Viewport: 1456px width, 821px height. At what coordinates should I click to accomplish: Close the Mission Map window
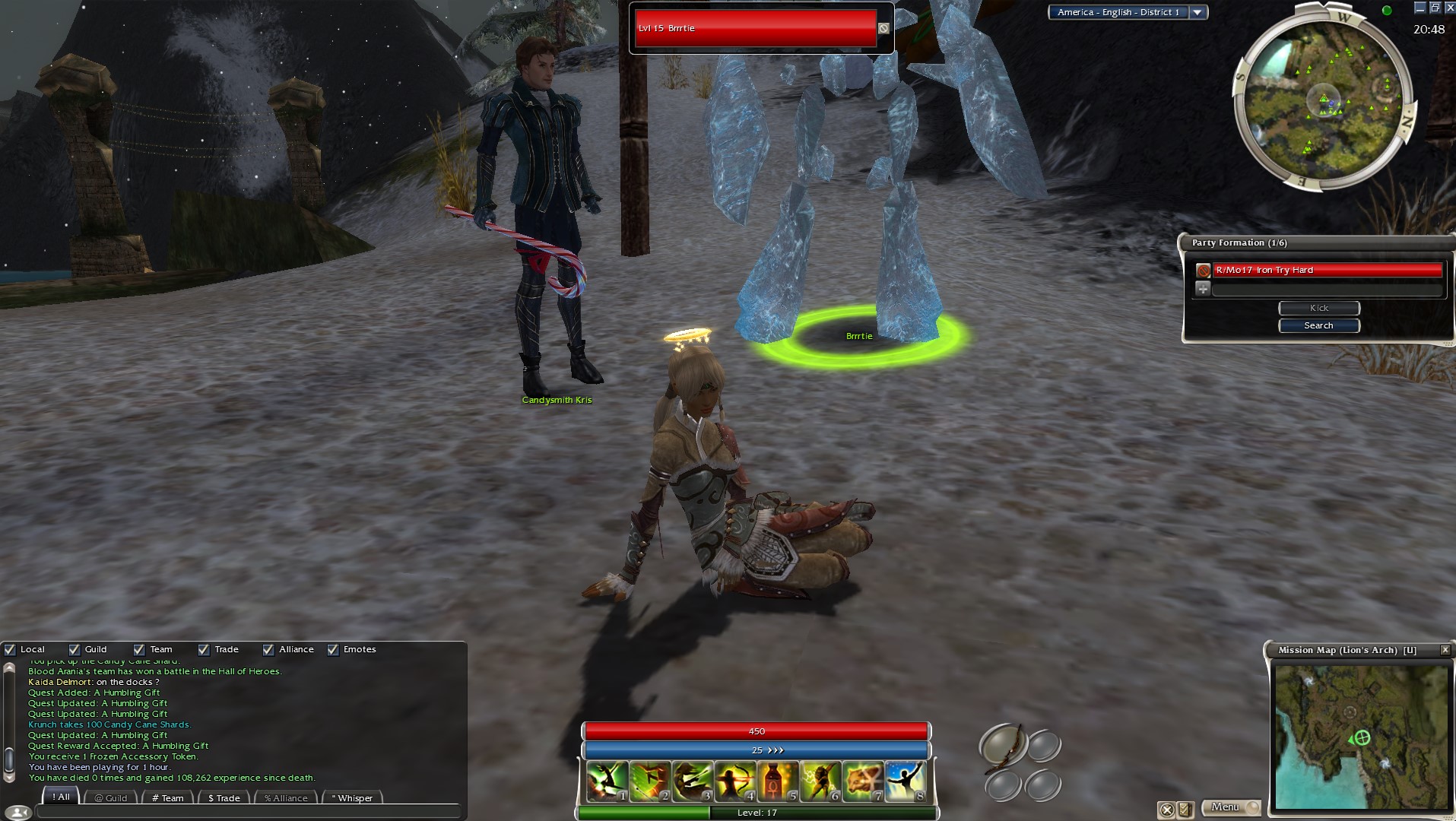pyautogui.click(x=1445, y=650)
